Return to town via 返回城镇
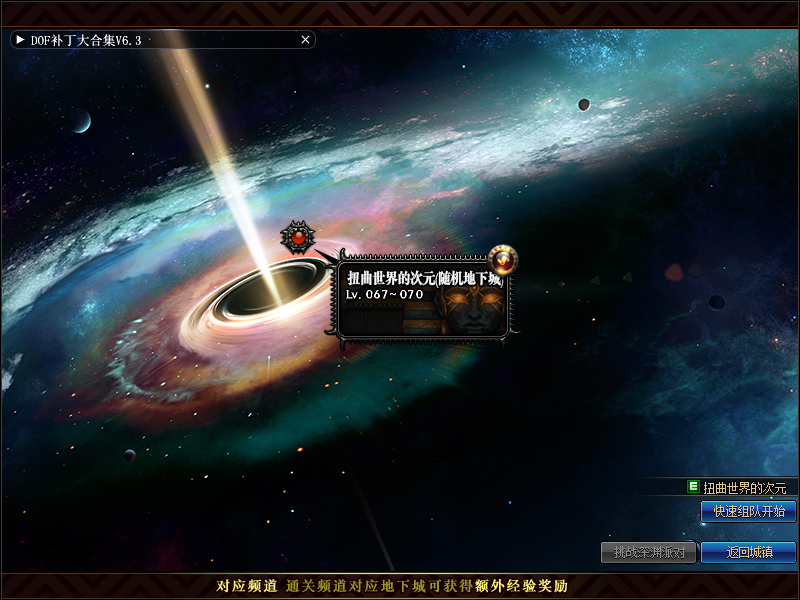The height and width of the screenshot is (600, 800). [x=748, y=552]
